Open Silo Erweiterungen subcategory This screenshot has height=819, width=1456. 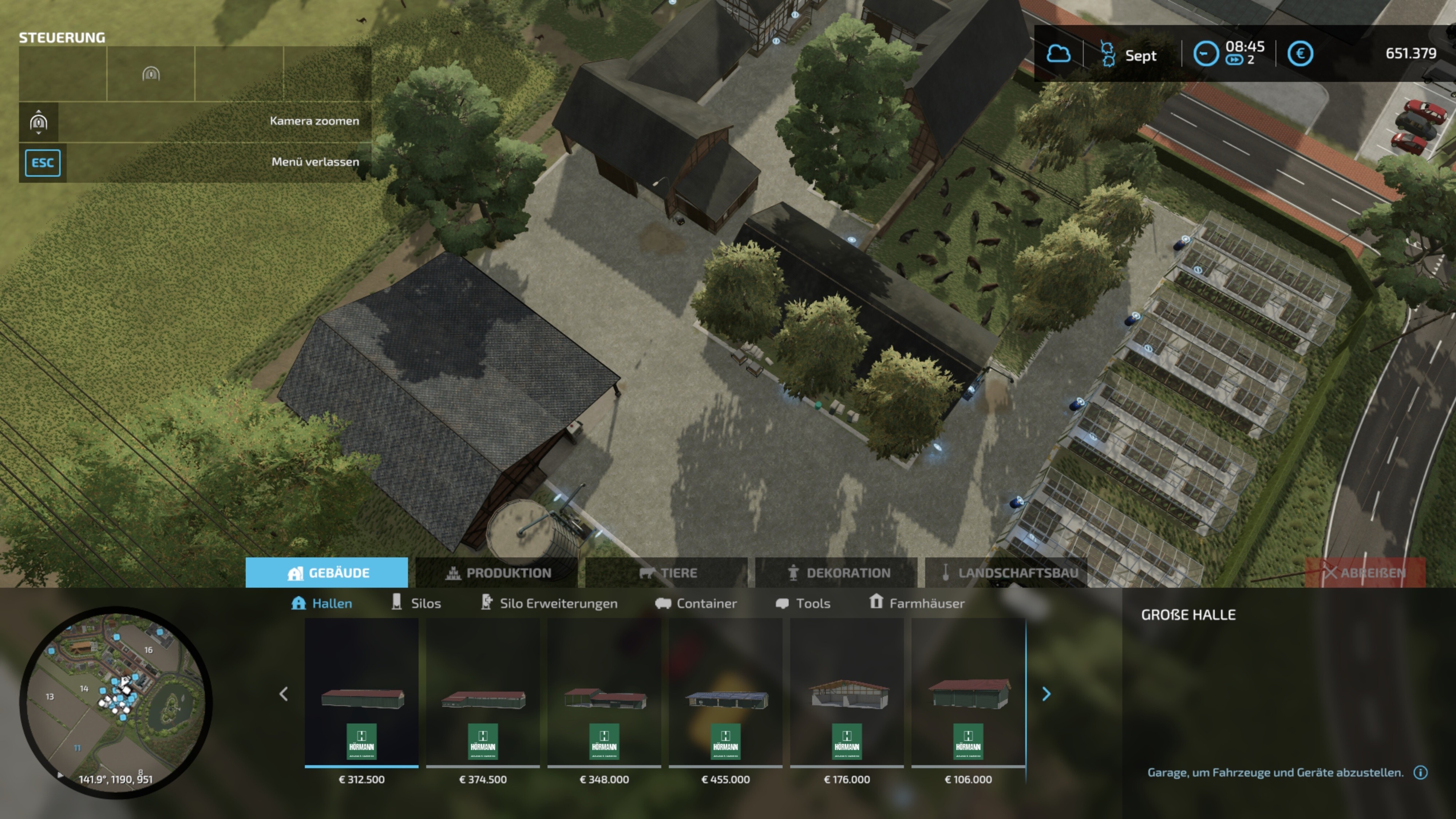(549, 603)
